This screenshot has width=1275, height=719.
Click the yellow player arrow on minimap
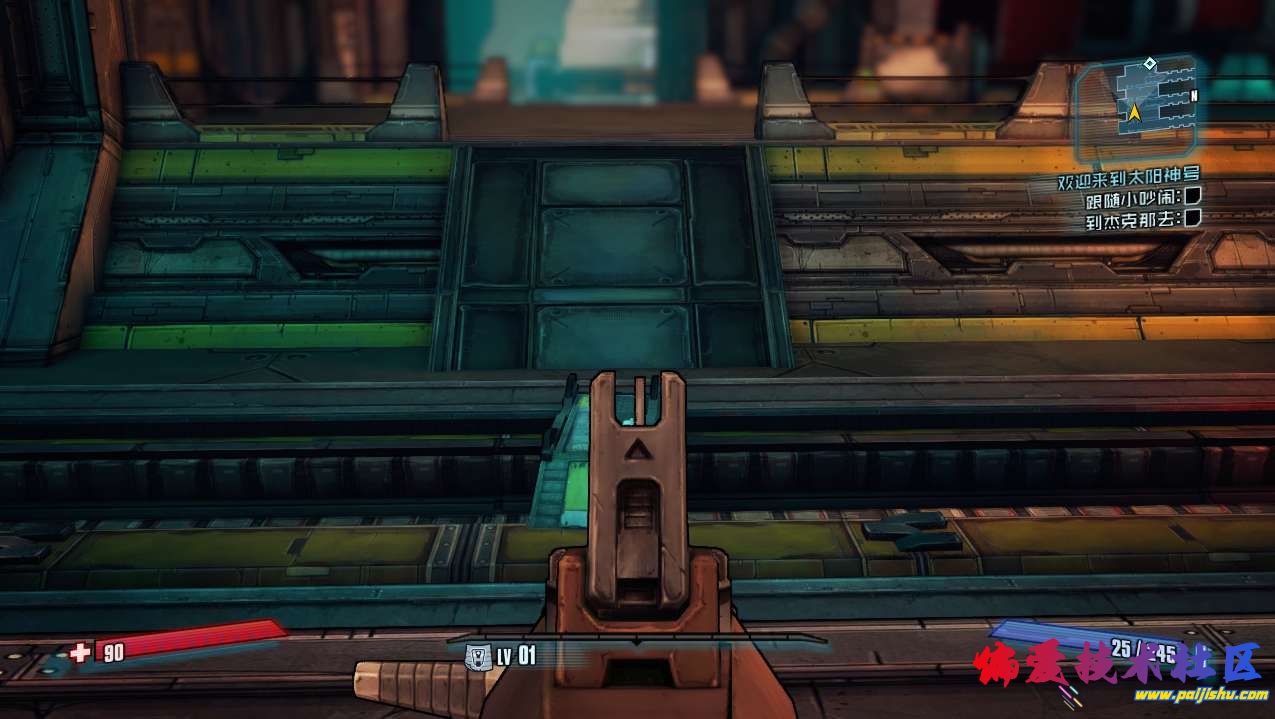coord(1135,113)
